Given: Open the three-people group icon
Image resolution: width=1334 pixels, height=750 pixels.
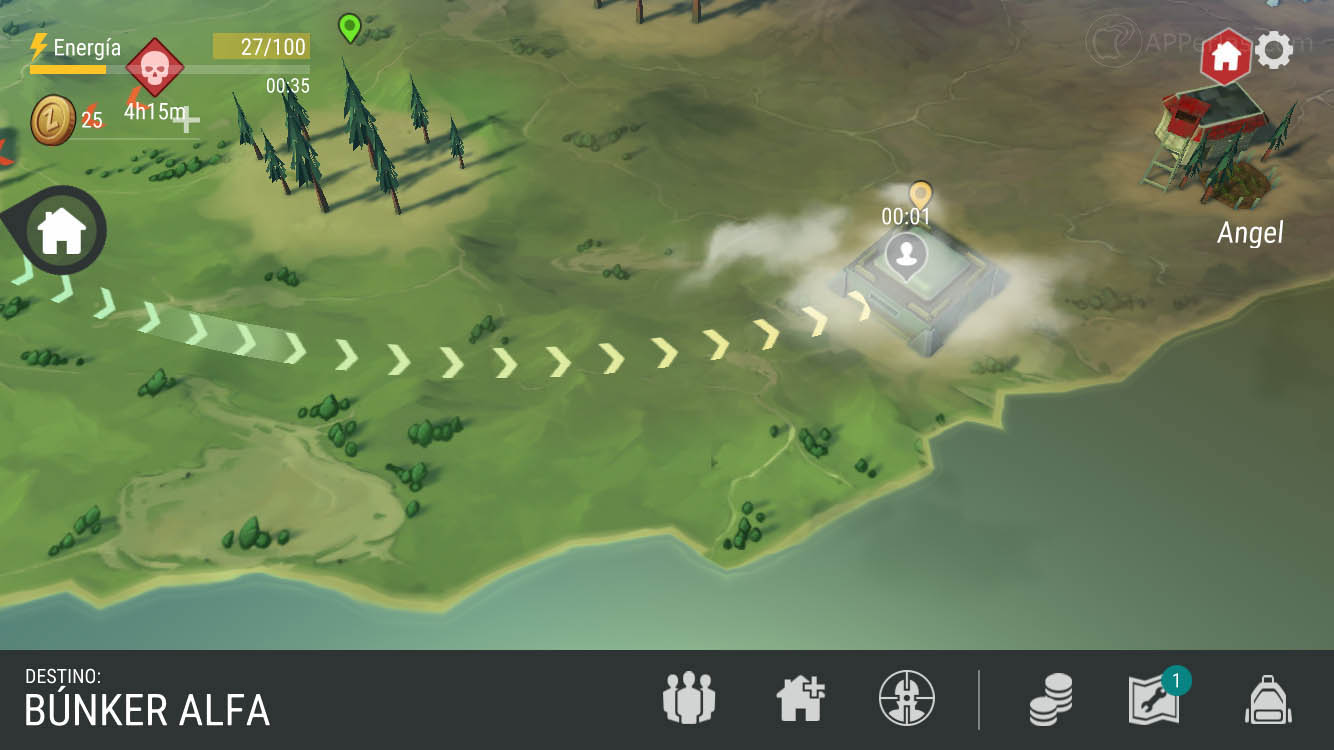Looking at the screenshot, I should click(689, 698).
